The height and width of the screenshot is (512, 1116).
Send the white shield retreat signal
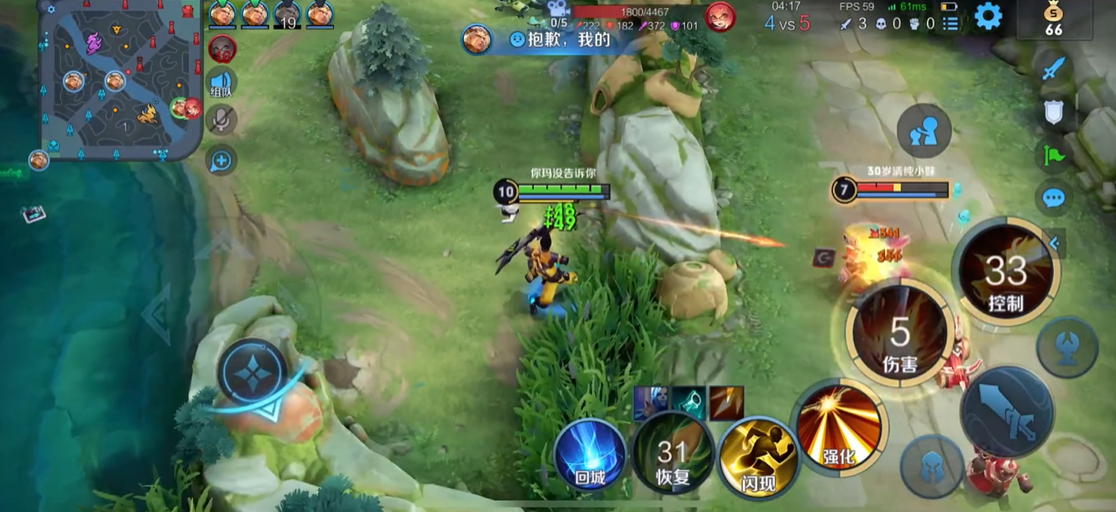[1053, 111]
